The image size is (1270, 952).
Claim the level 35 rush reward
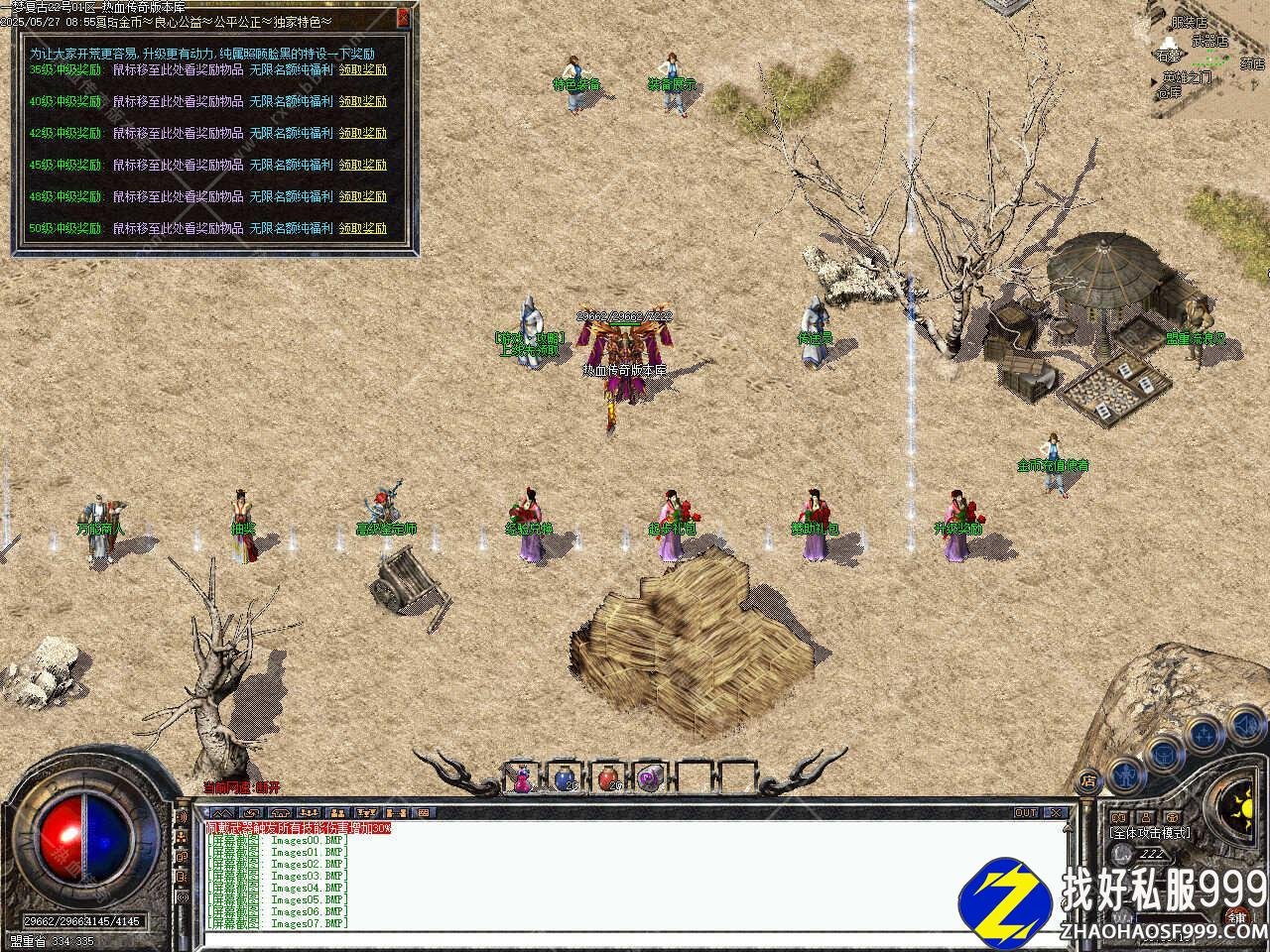coord(362,70)
